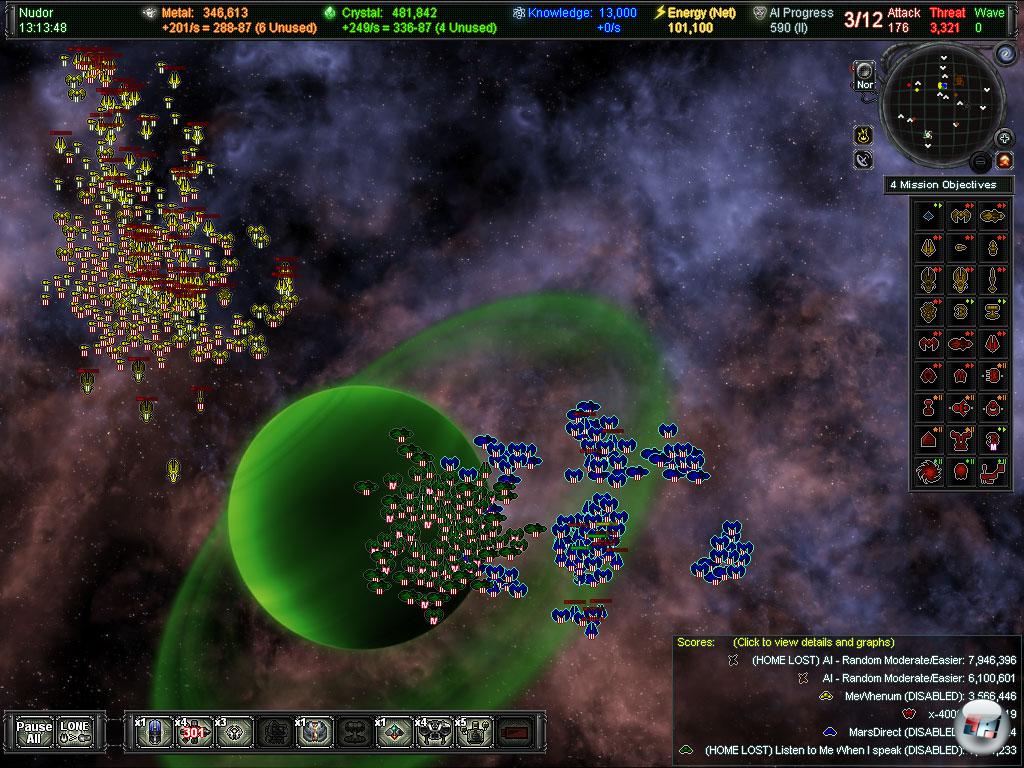Open score details and graphs
Screen dimensions: 1024x768
point(813,642)
